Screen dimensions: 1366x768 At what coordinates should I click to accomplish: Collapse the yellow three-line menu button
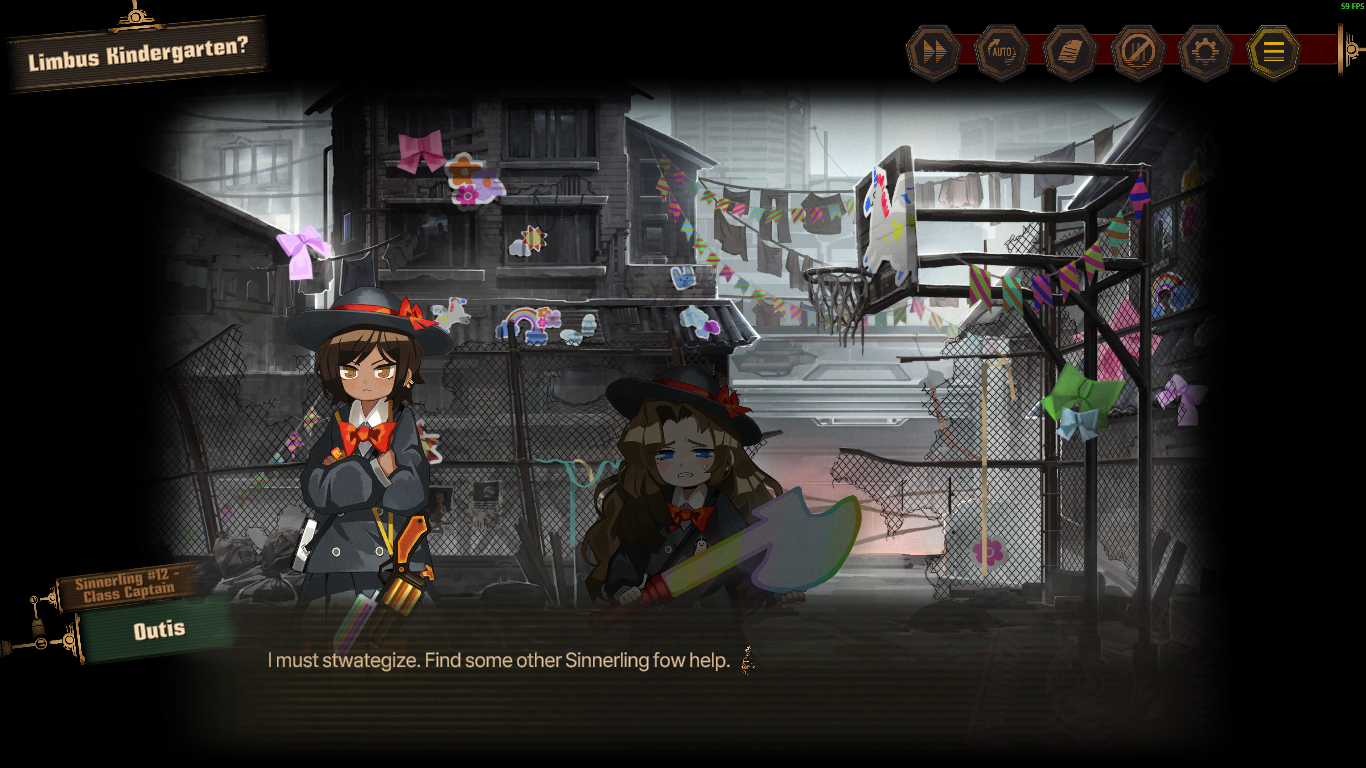1273,53
